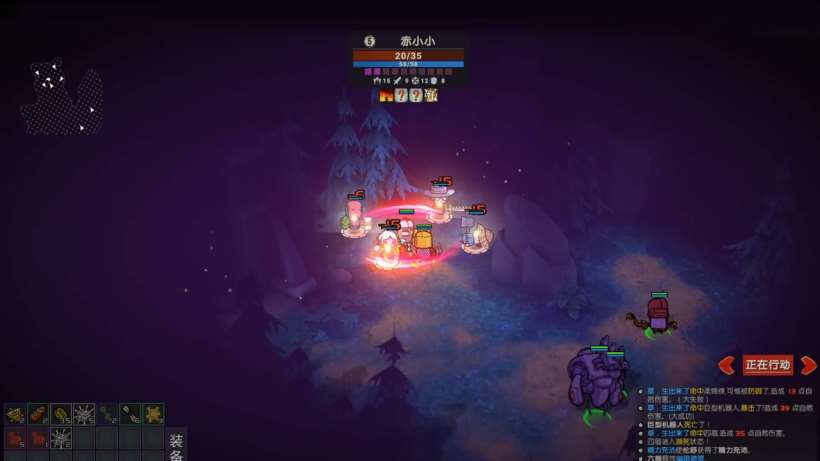
Task: Click the 正在行动 turn button
Action: [x=767, y=365]
